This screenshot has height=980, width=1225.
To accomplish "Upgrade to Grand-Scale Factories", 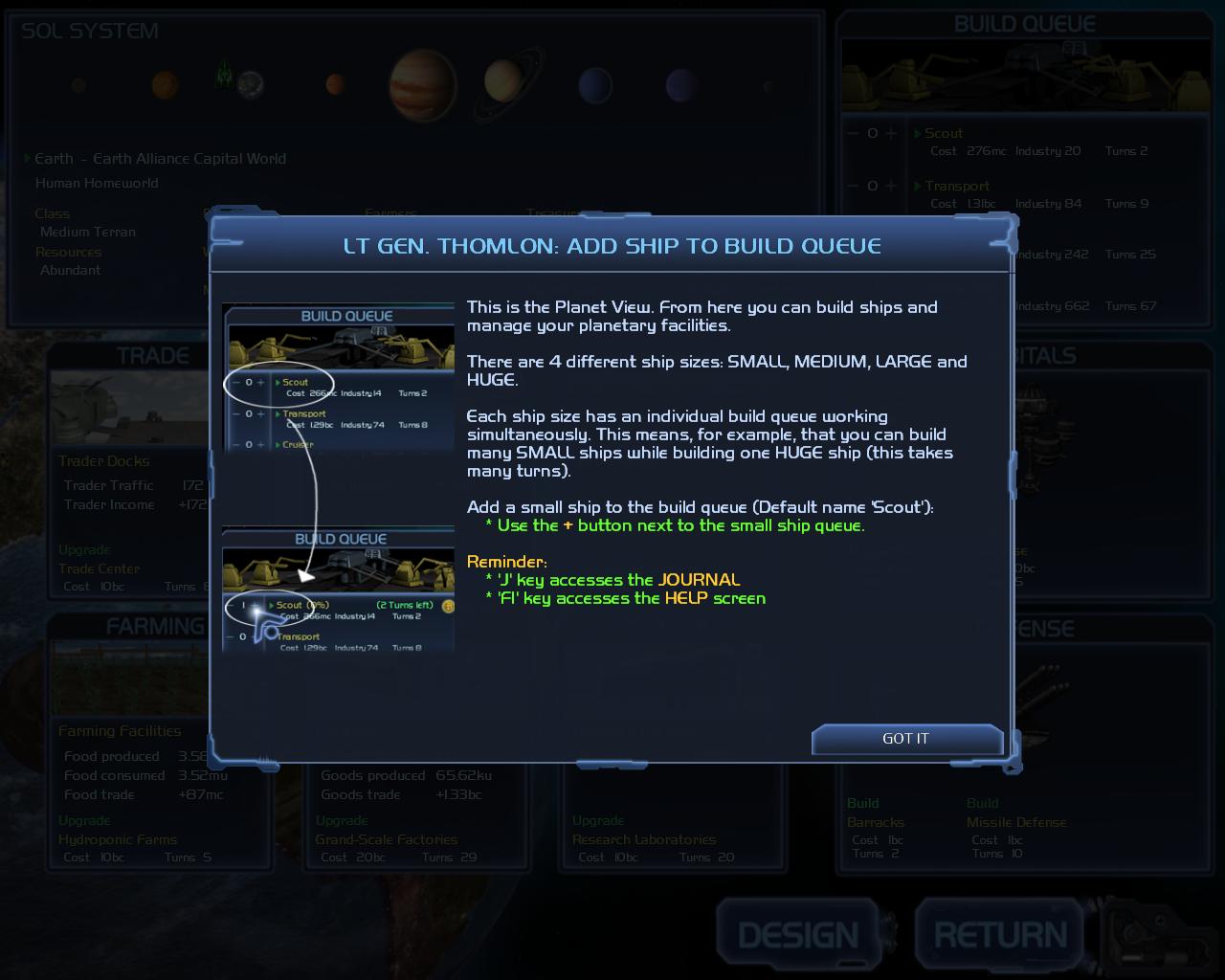I will click(x=387, y=839).
